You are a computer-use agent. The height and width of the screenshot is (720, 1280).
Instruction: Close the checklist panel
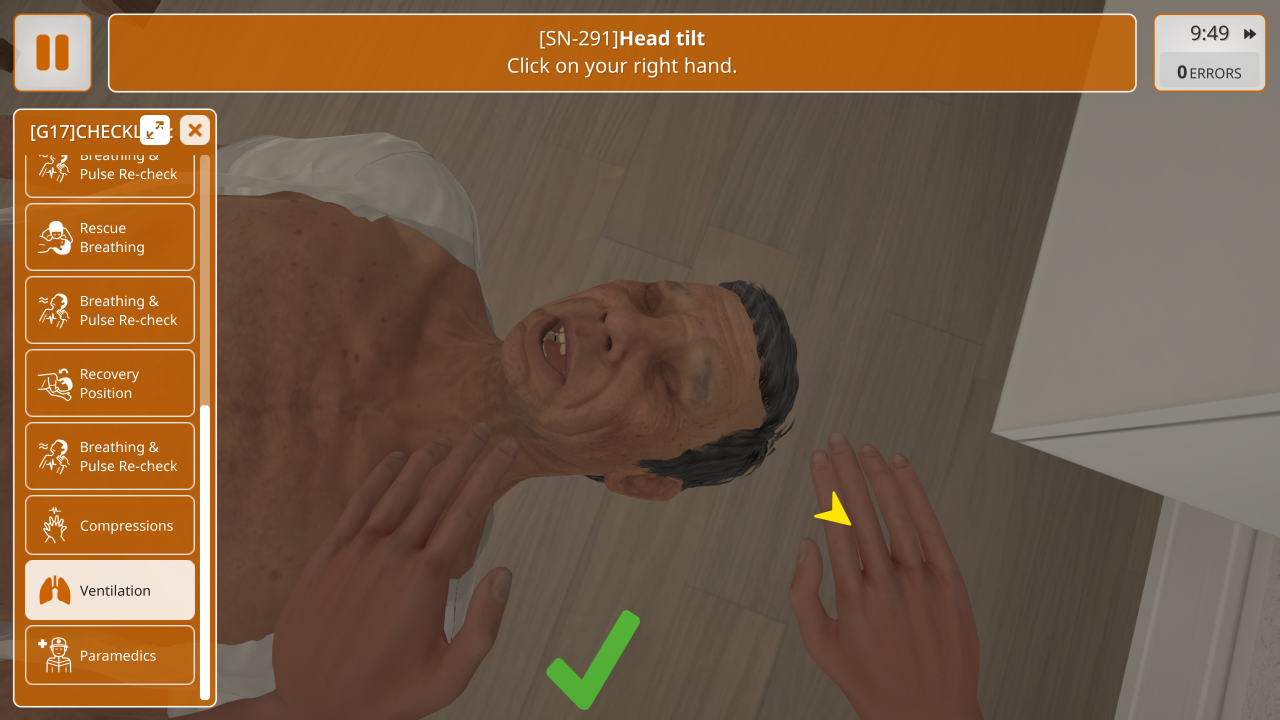click(x=195, y=130)
